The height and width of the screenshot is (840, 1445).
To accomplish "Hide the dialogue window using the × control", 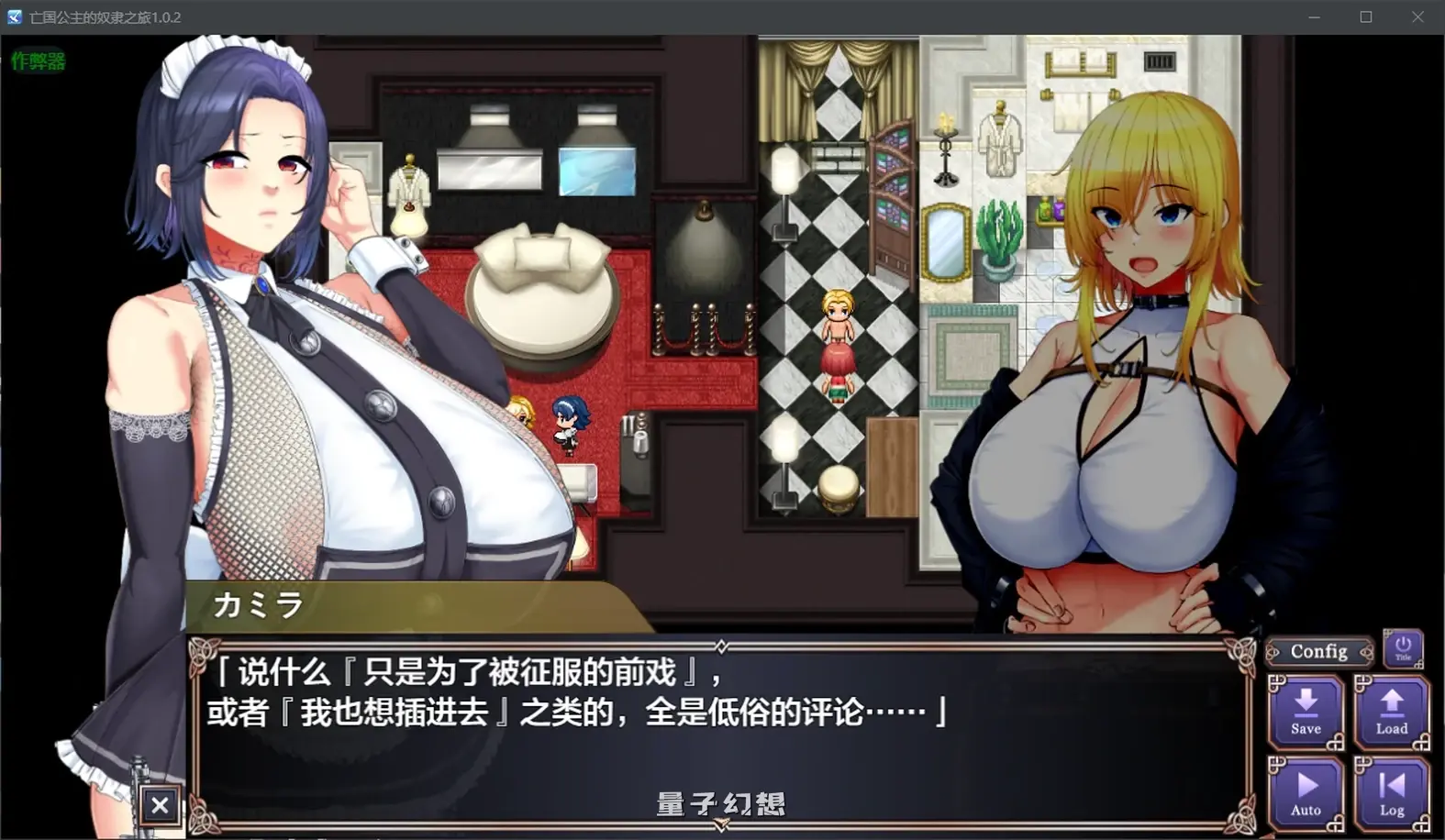I will [x=161, y=804].
